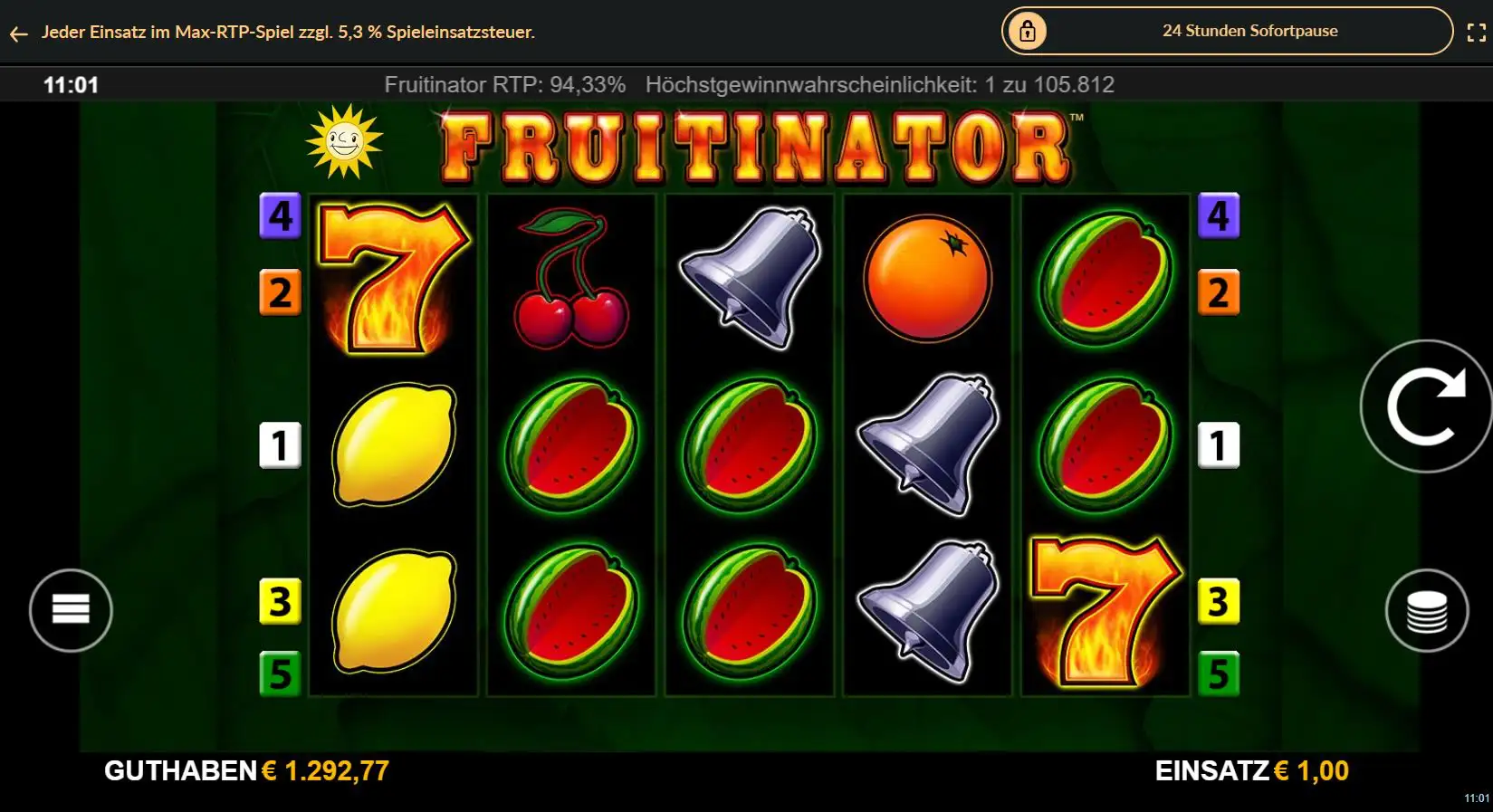
Task: Click the bell symbol on the third reel
Action: [x=747, y=272]
